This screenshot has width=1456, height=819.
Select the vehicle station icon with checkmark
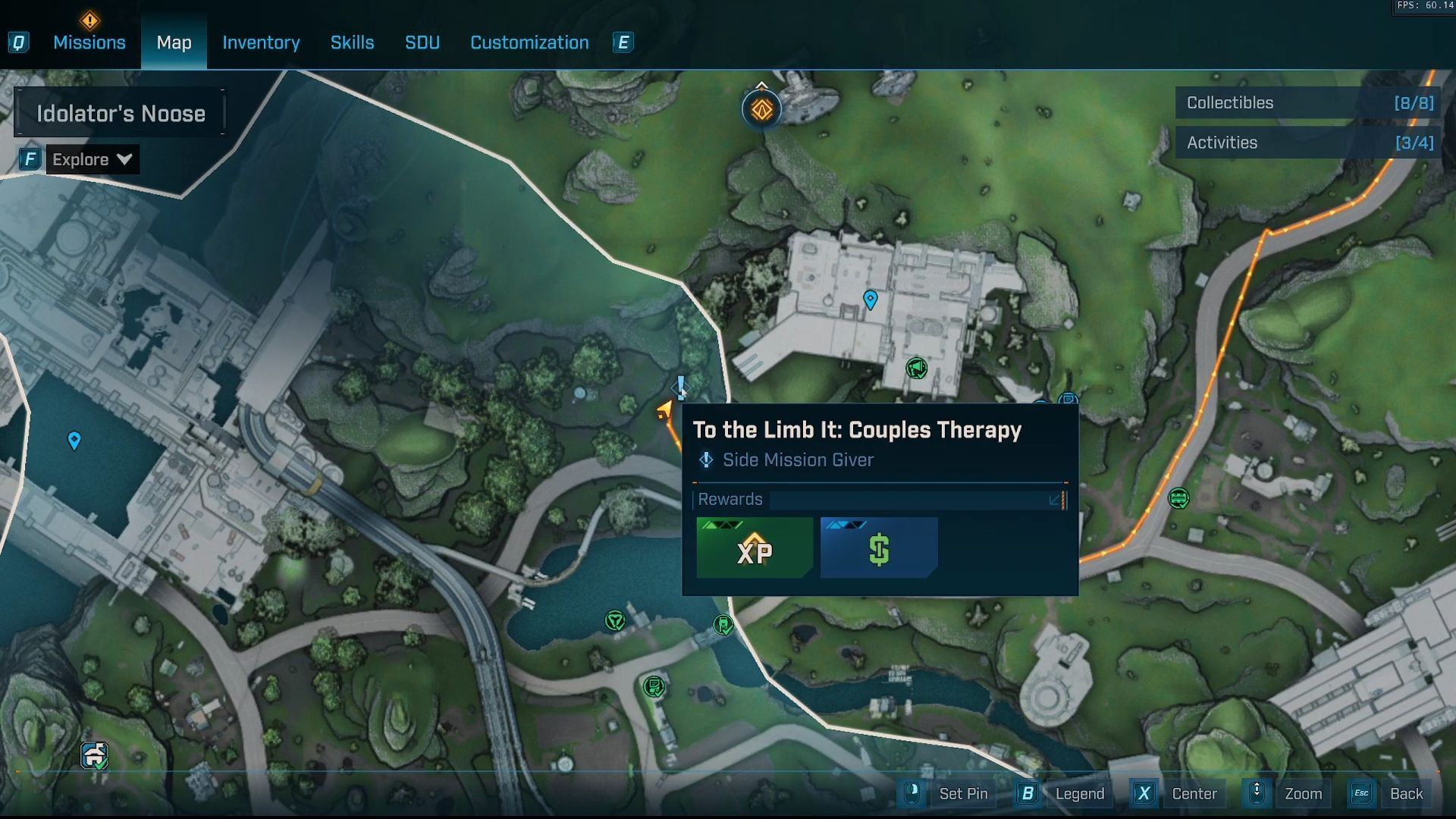(94, 755)
